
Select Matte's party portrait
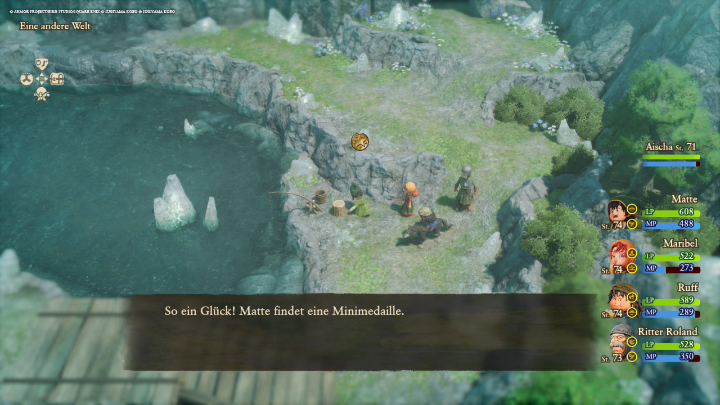(x=618, y=213)
